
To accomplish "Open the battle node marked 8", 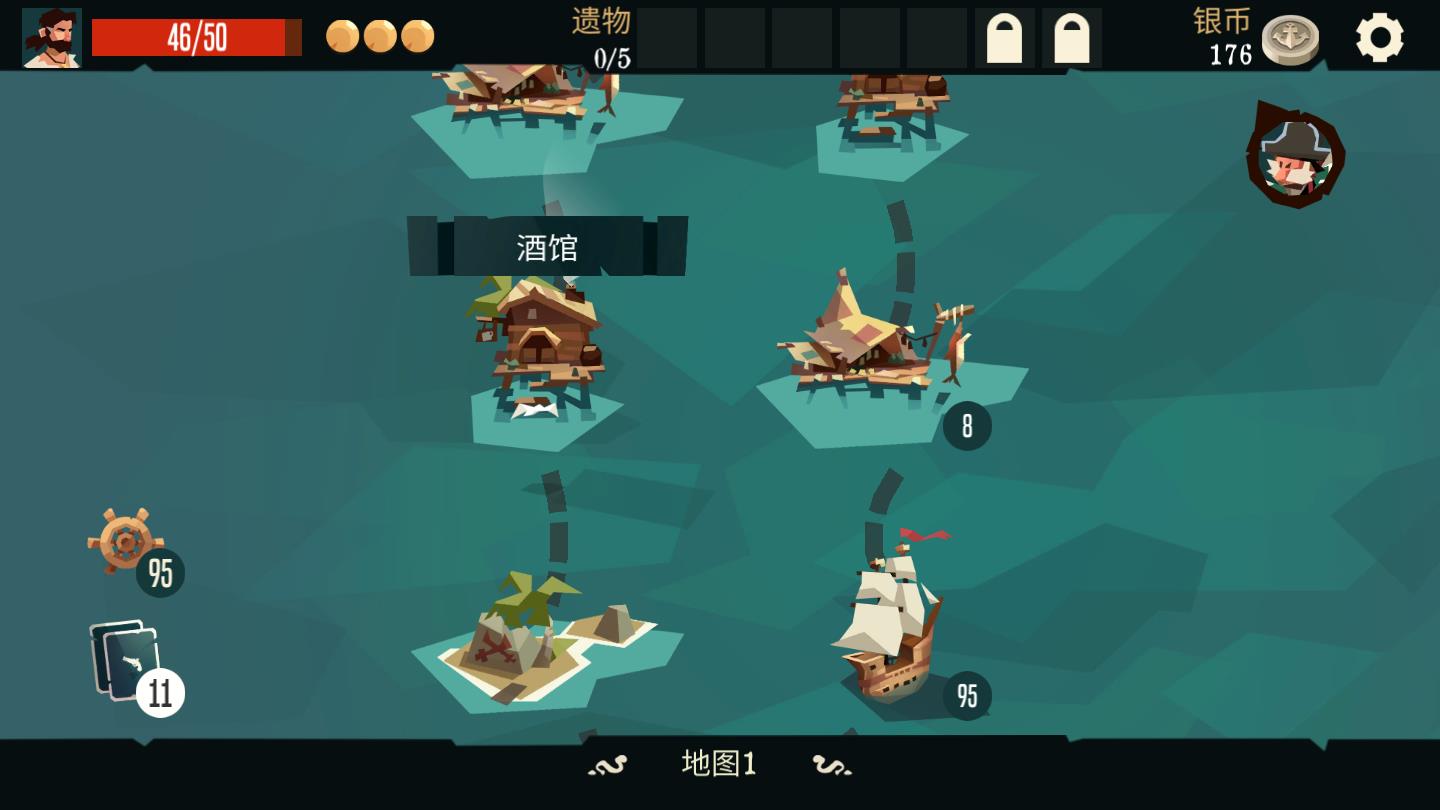I will tap(880, 350).
